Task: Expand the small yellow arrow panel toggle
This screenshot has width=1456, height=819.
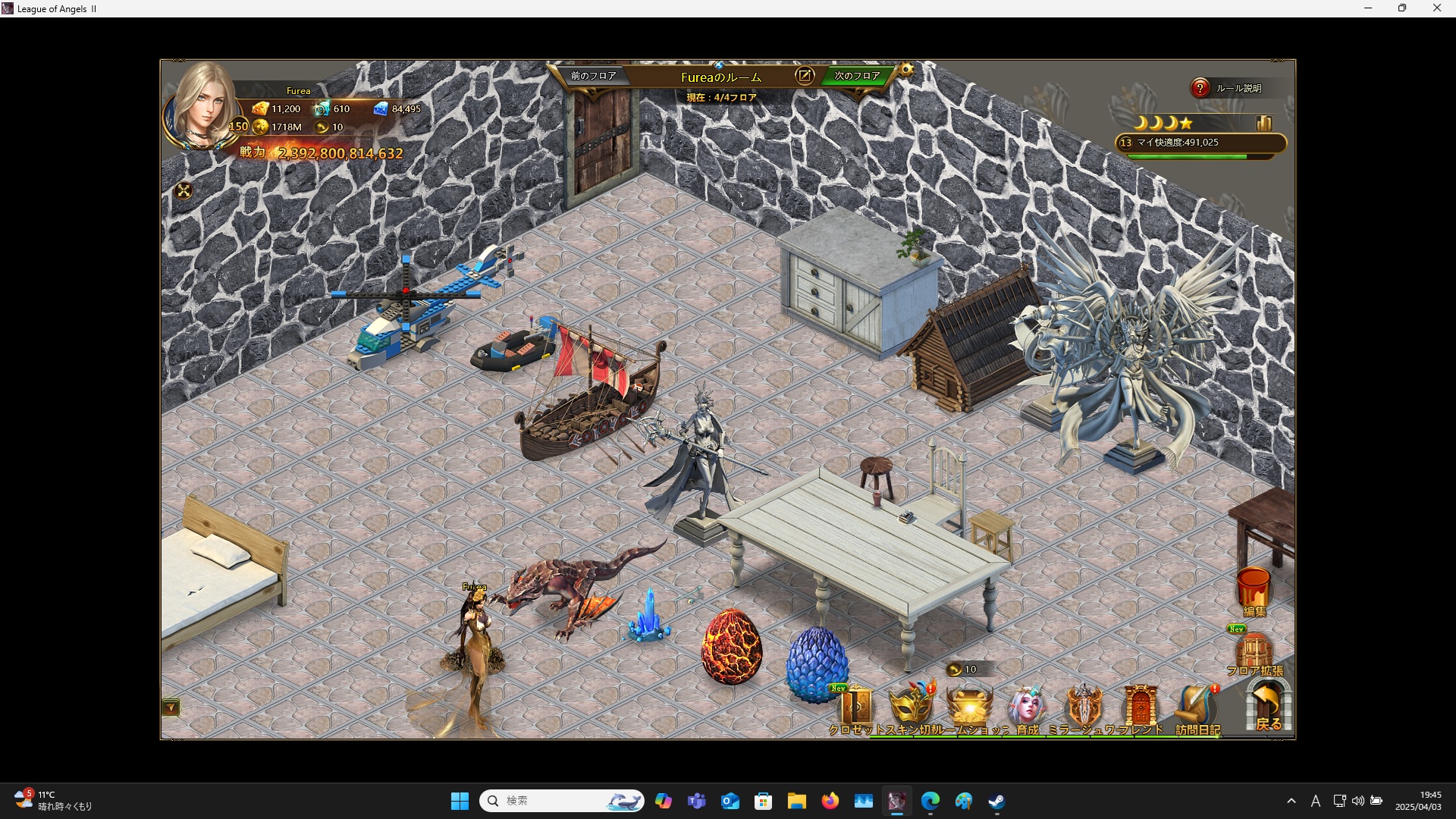Action: [x=171, y=708]
